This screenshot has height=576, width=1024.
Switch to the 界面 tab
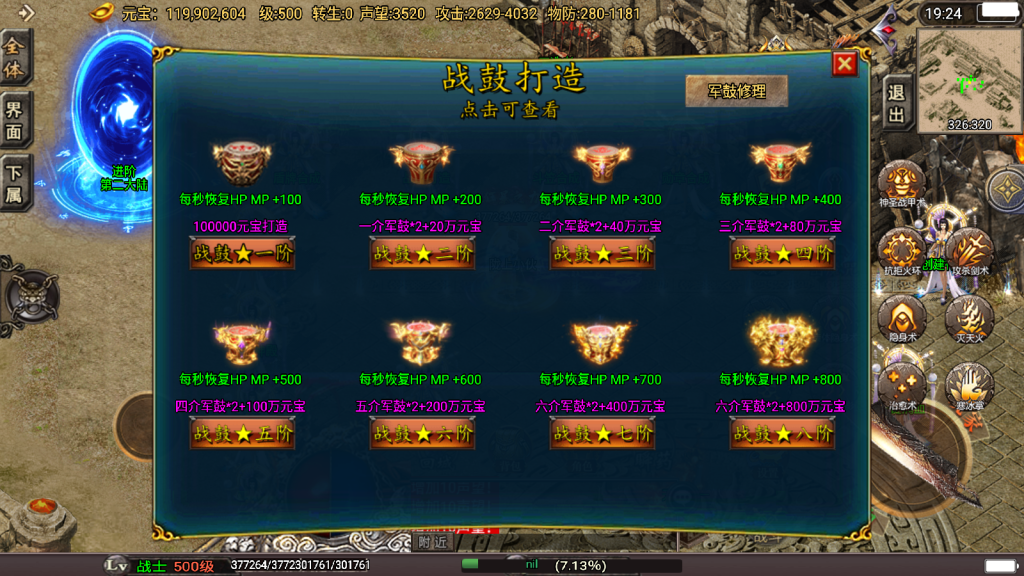[15, 120]
